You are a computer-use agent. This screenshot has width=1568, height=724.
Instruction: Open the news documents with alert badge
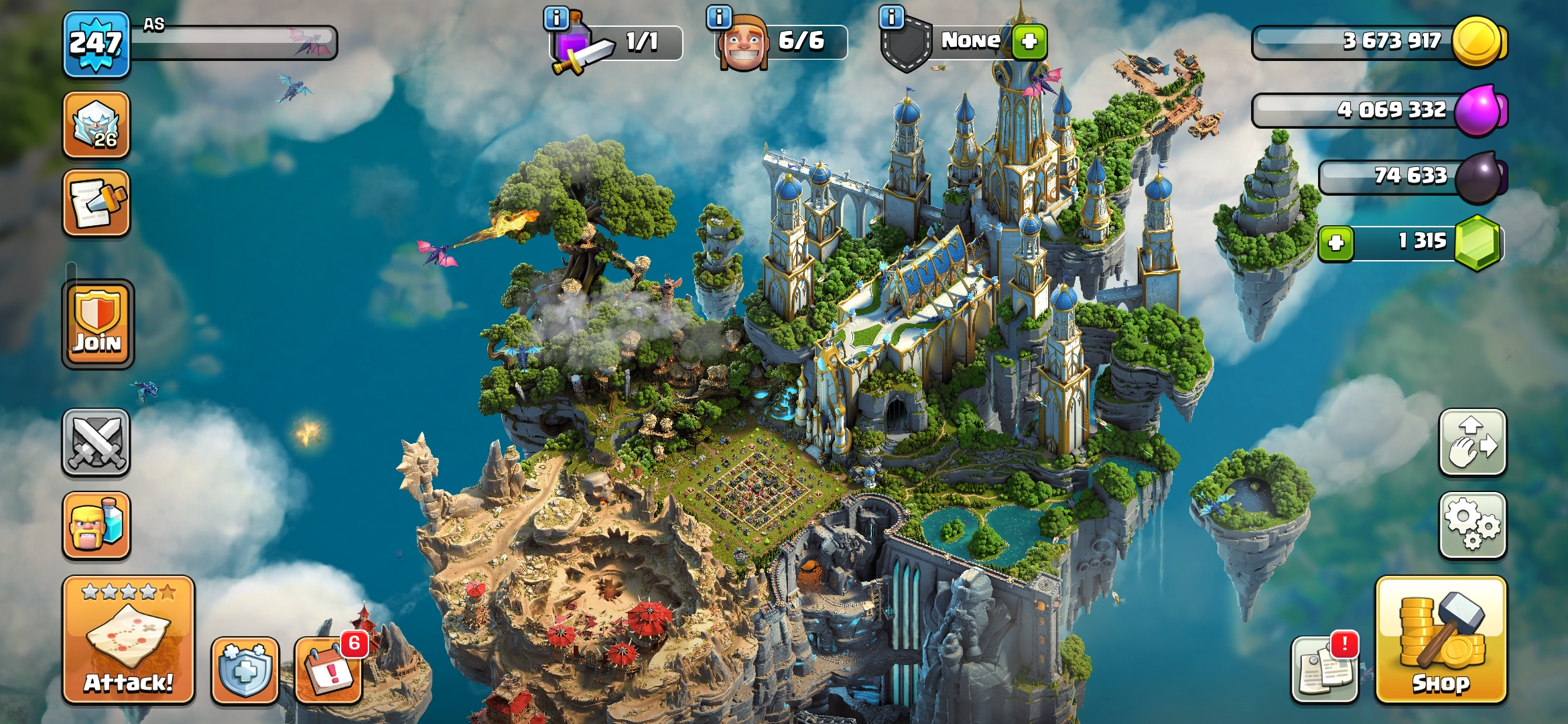[x=1324, y=669]
